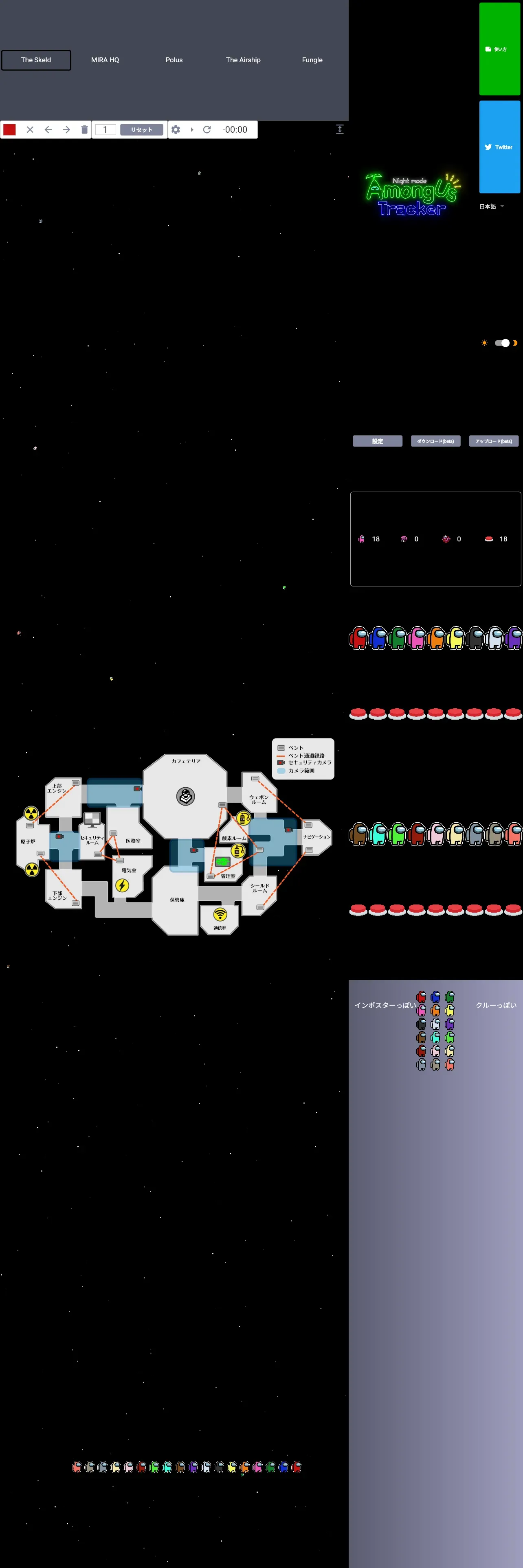Click the アップロード(beta) upload button
This screenshot has width=523, height=1568.
[493, 441]
